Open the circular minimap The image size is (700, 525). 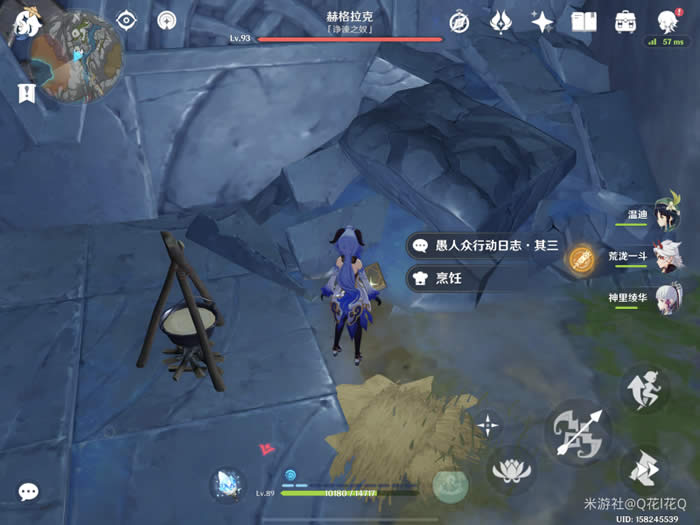(x=77, y=56)
